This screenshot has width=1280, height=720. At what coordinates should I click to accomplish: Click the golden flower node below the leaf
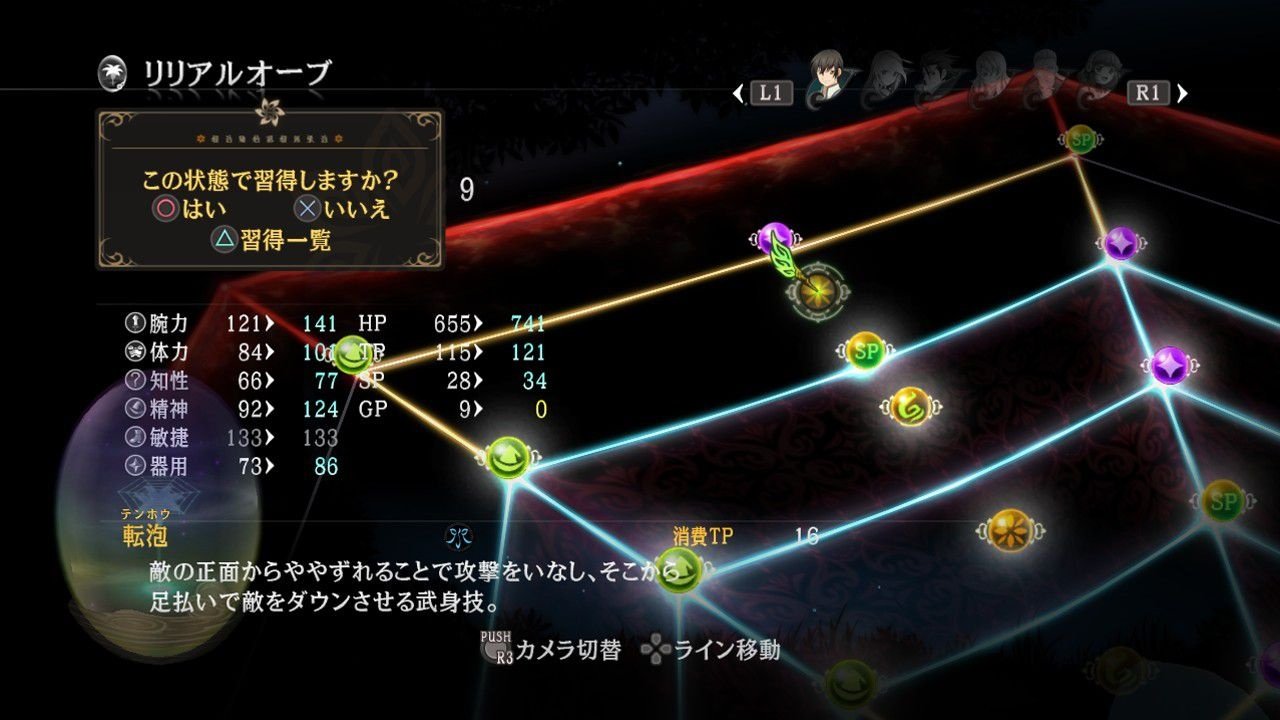pos(818,290)
